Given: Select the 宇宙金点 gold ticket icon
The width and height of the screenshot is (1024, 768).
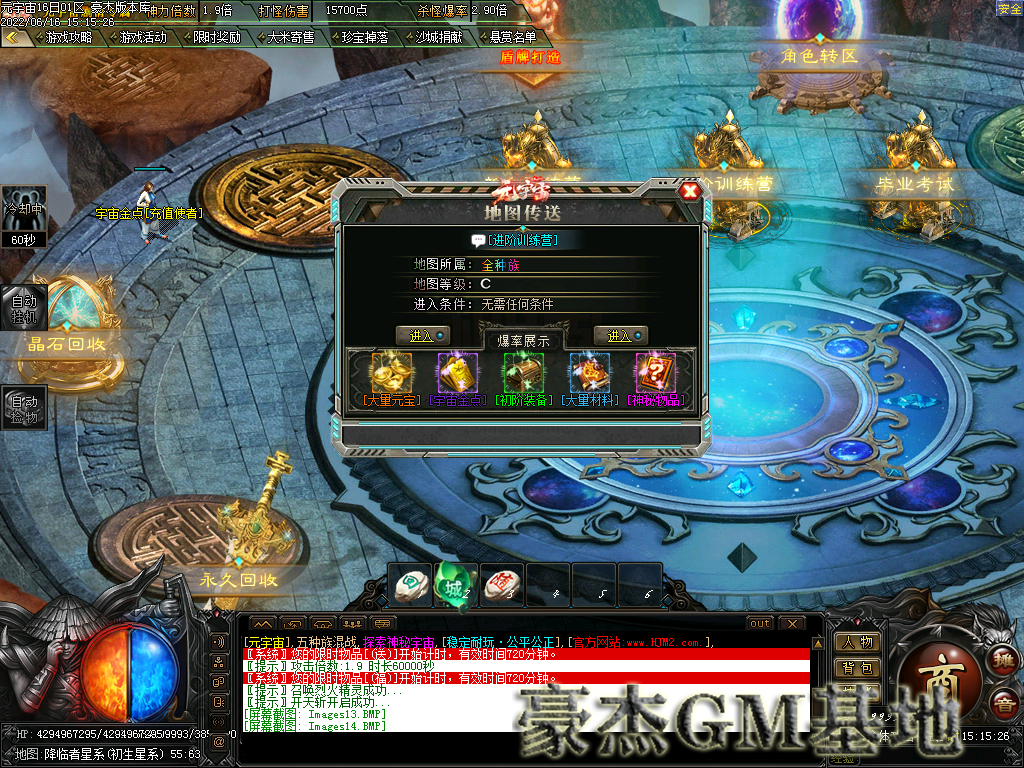Looking at the screenshot, I should click(457, 373).
